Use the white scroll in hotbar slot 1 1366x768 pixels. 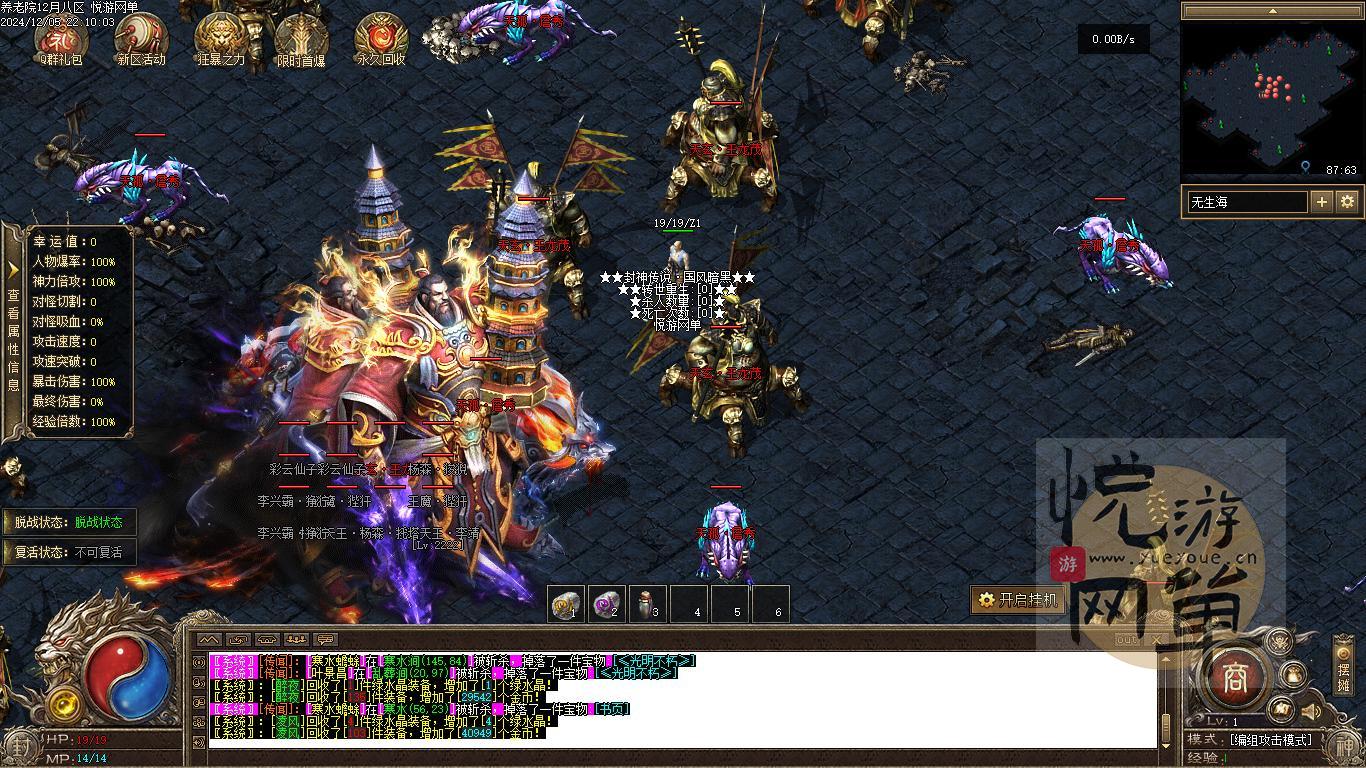pos(566,603)
